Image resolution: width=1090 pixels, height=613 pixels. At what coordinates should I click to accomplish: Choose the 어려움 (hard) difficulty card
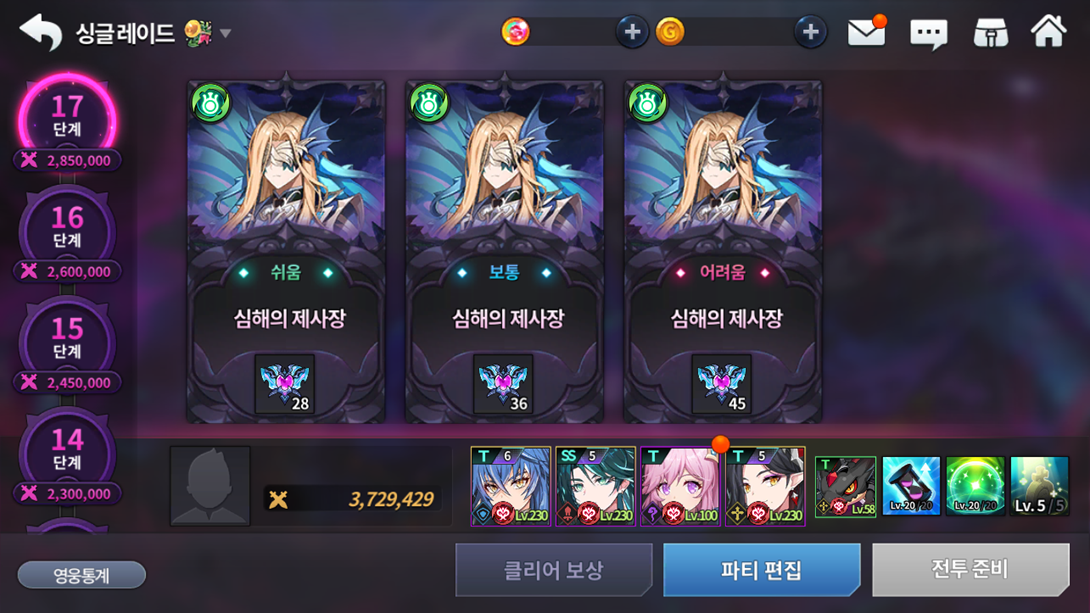[x=722, y=251]
